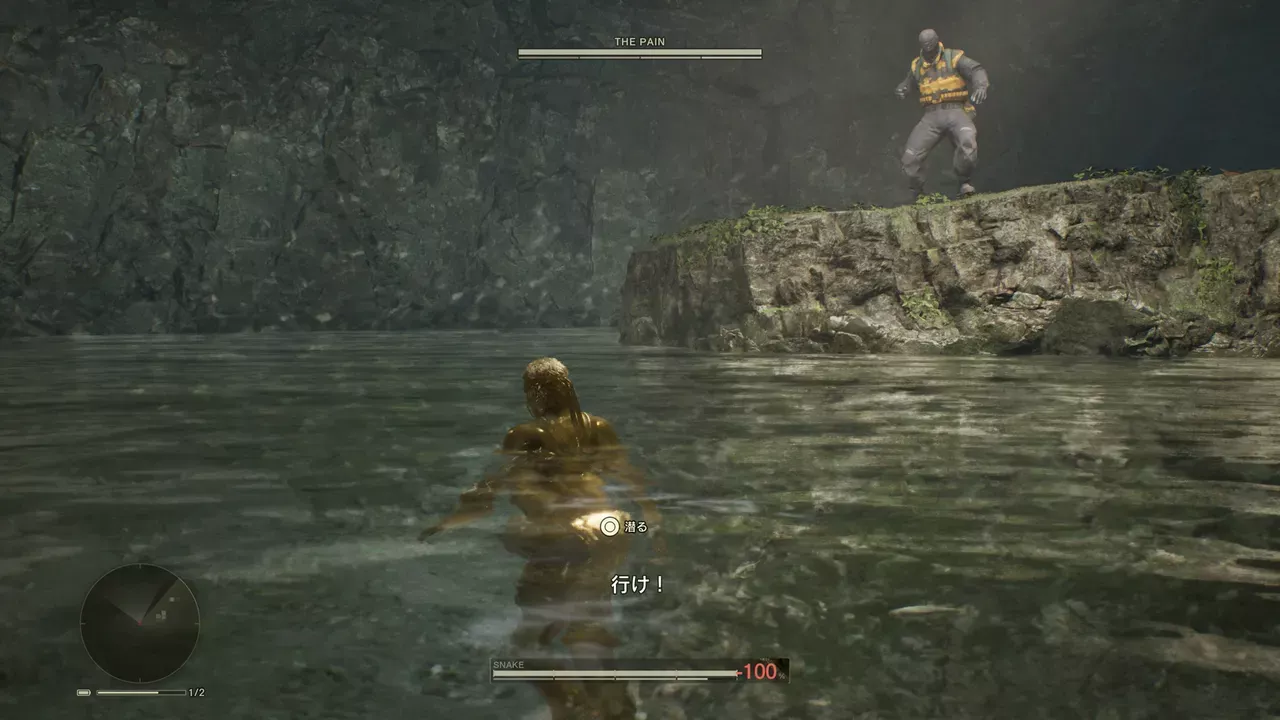Click the SNAKE label on the health bar
Image resolution: width=1280 pixels, height=720 pixels.
pyautogui.click(x=508, y=664)
